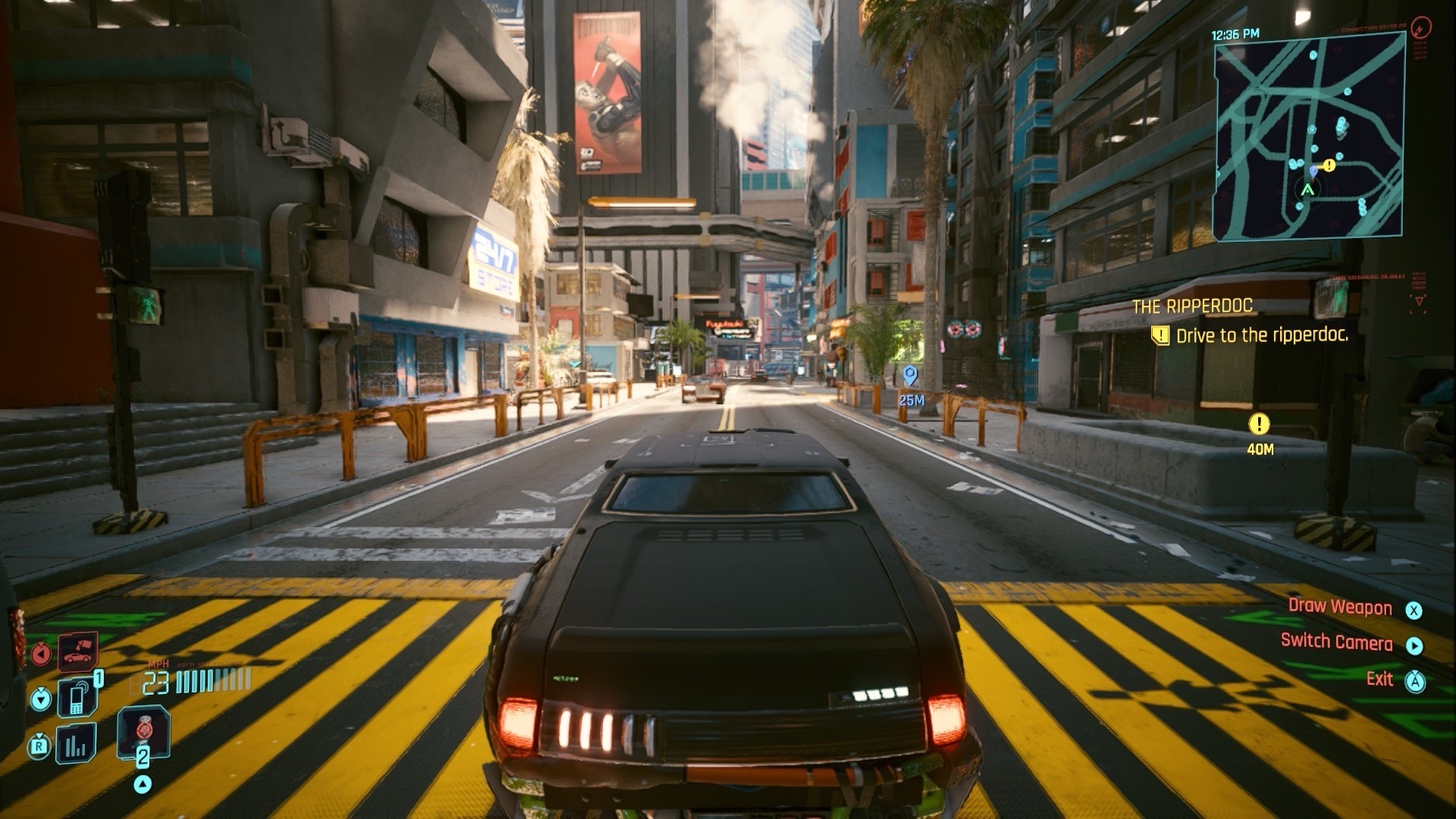
Task: Choose the Exit vehicle action
Action: coord(1379,679)
